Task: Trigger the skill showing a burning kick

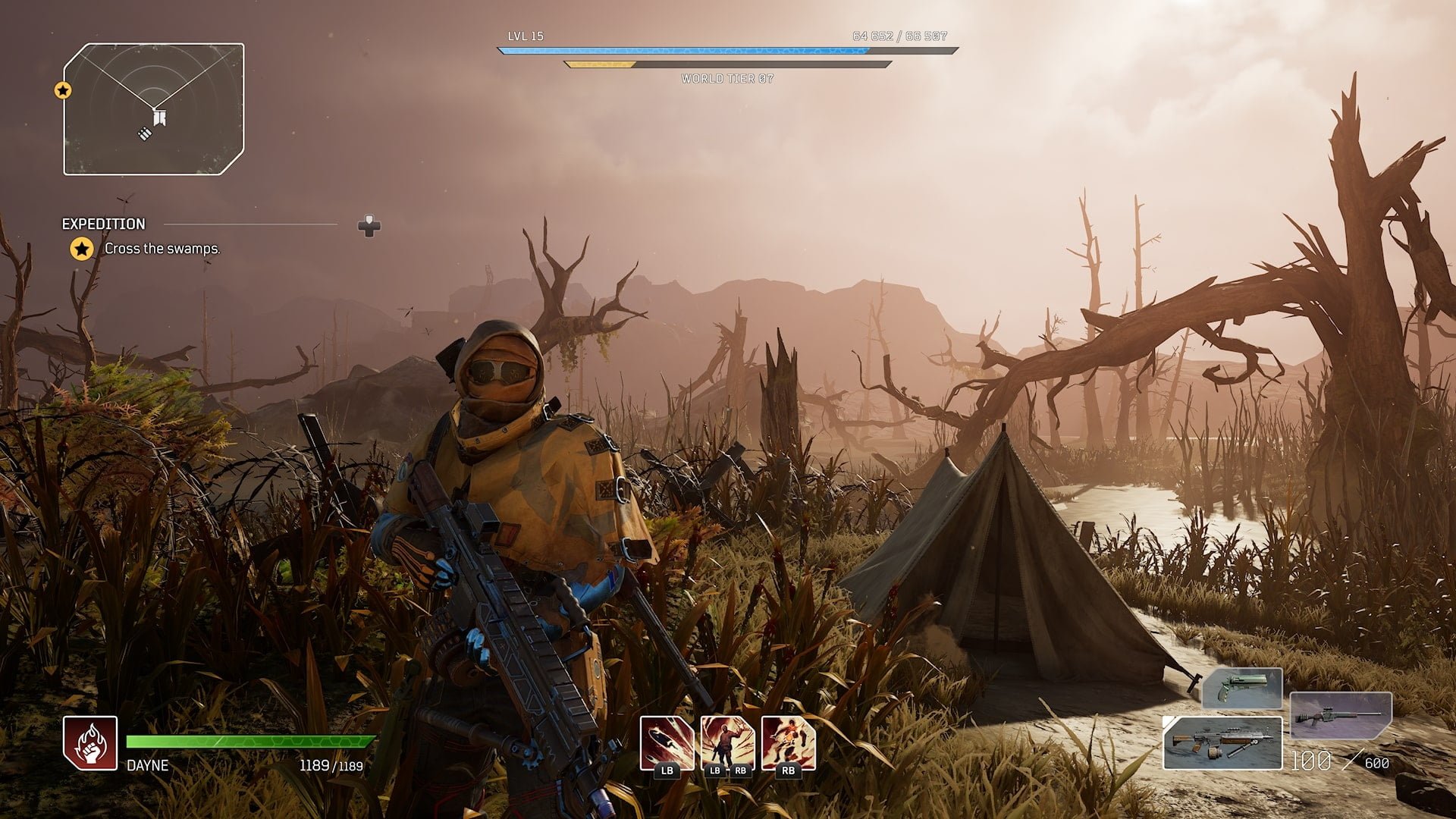Action: (788, 743)
